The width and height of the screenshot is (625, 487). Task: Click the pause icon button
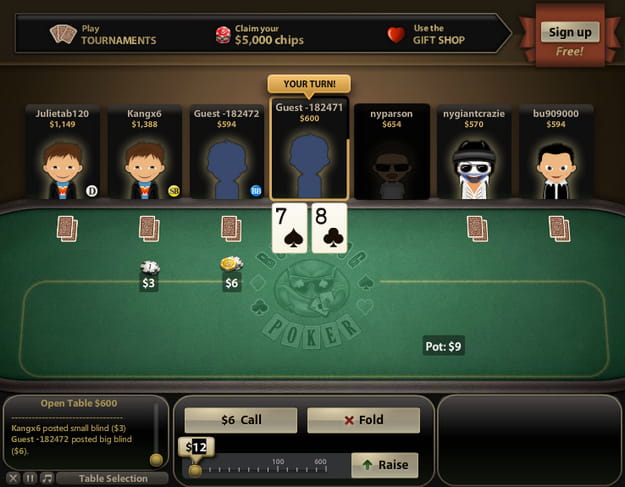tap(31, 478)
